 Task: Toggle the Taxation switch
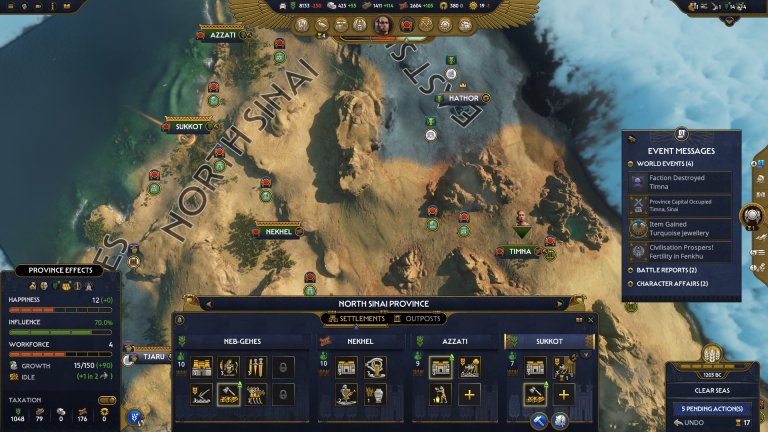pyautogui.click(x=106, y=400)
